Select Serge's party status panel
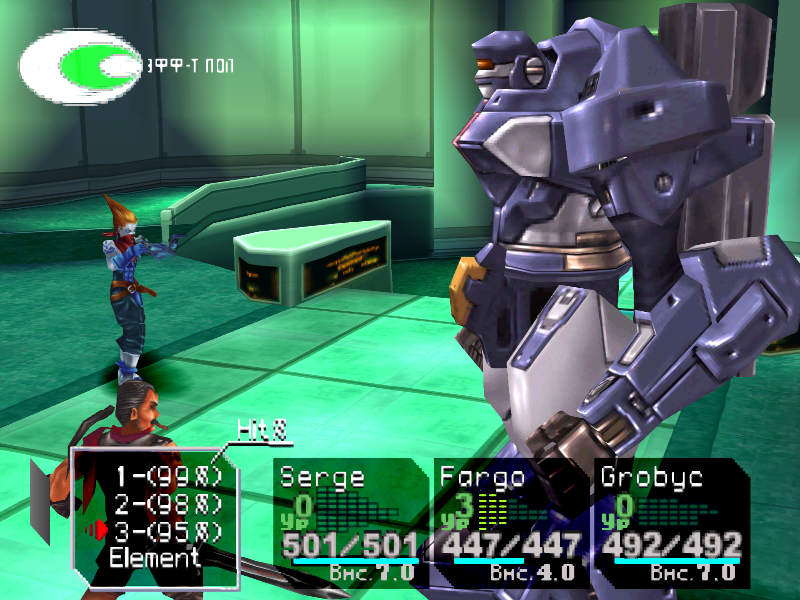800x600 pixels. pos(350,522)
